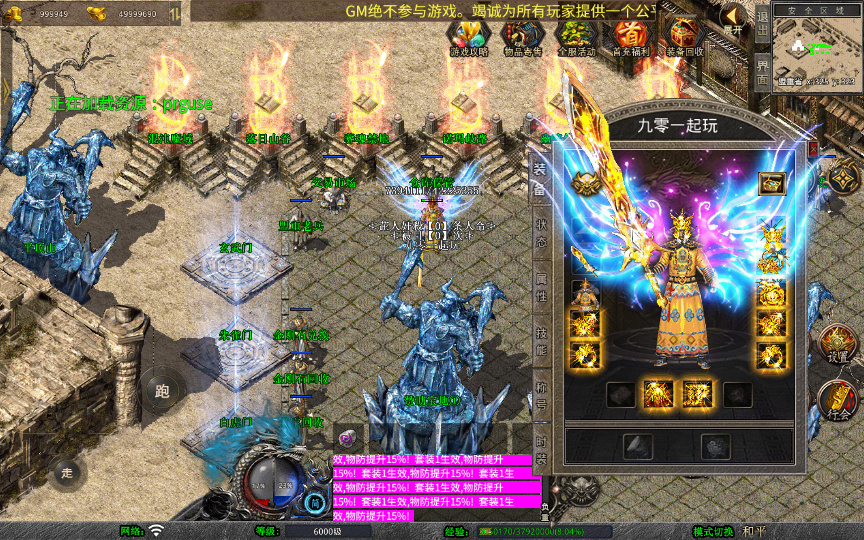Open the 物品寄售 consignment shop
The image size is (864, 540).
point(522,38)
